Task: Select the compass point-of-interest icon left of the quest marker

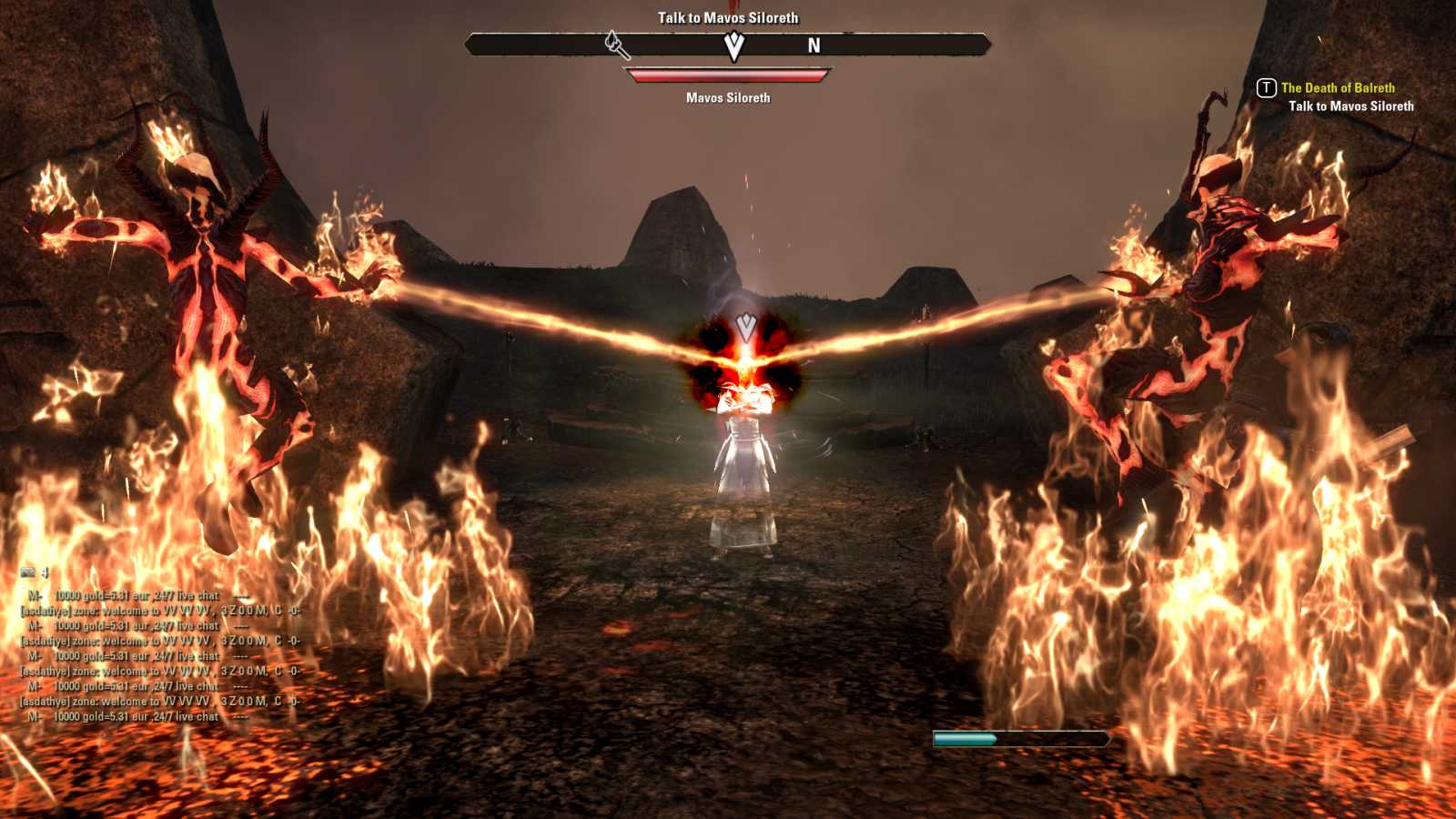Action: point(616,44)
